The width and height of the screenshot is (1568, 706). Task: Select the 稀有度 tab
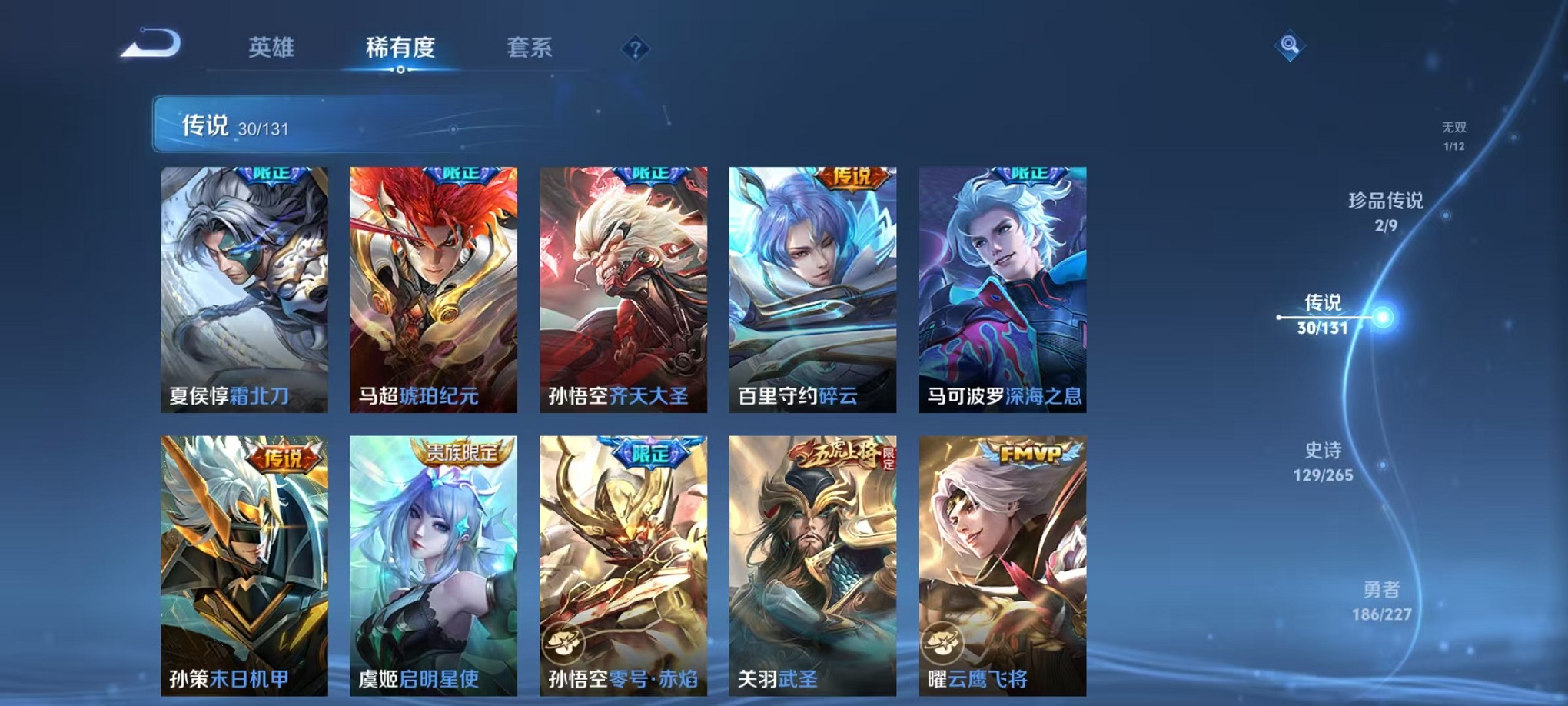click(400, 48)
